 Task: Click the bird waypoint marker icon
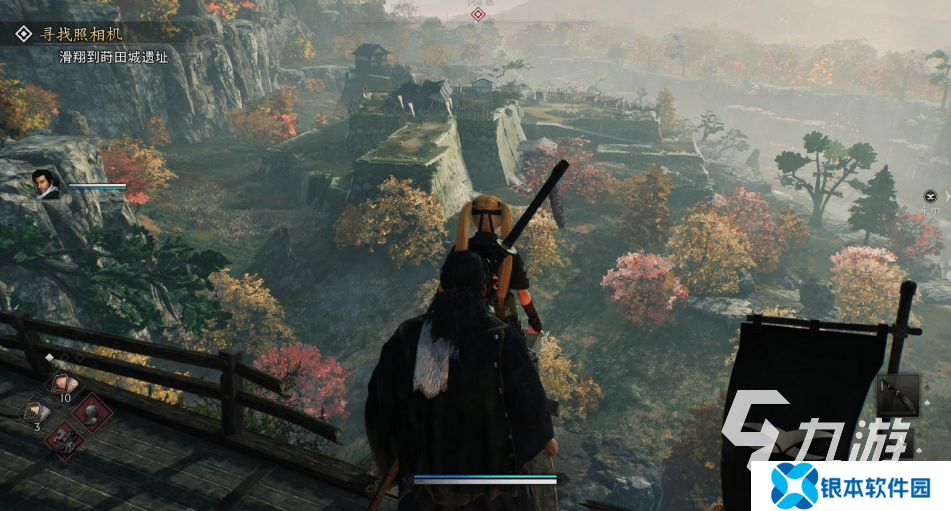[931, 196]
